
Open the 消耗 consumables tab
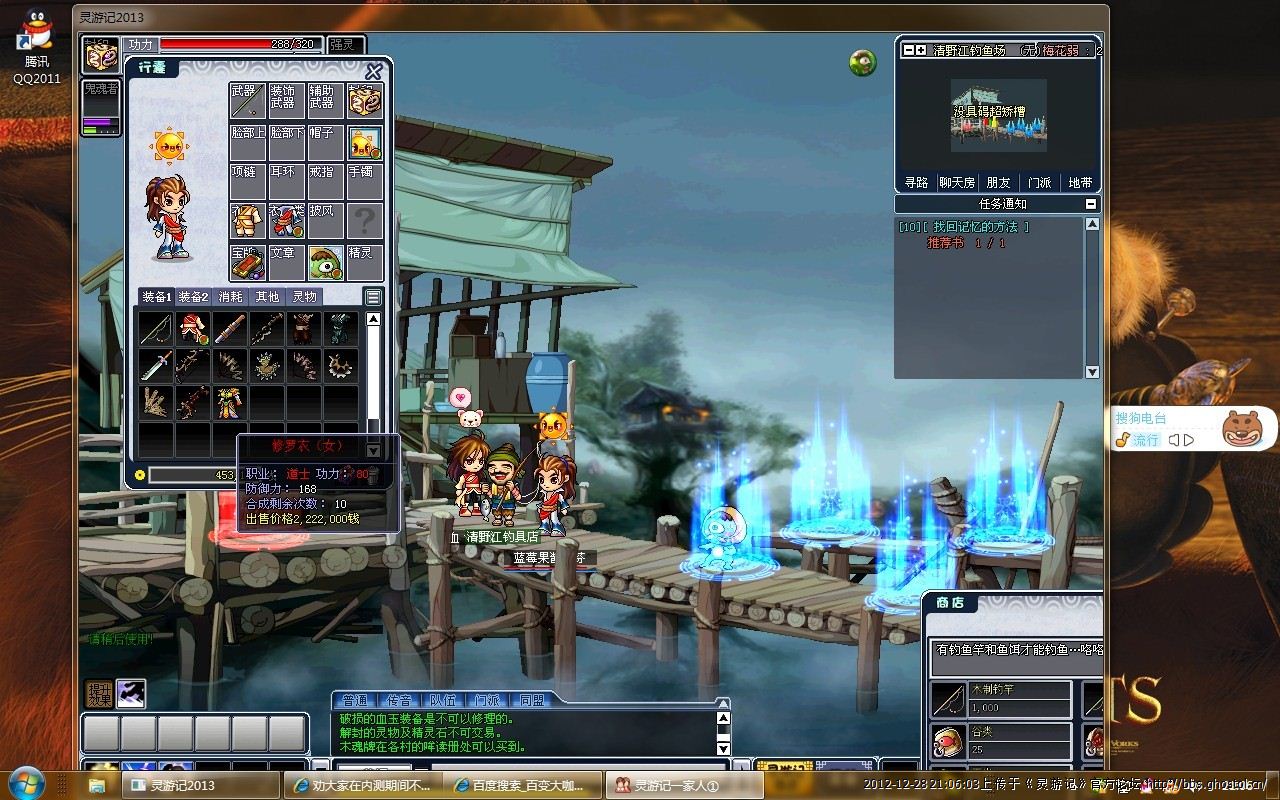point(230,297)
